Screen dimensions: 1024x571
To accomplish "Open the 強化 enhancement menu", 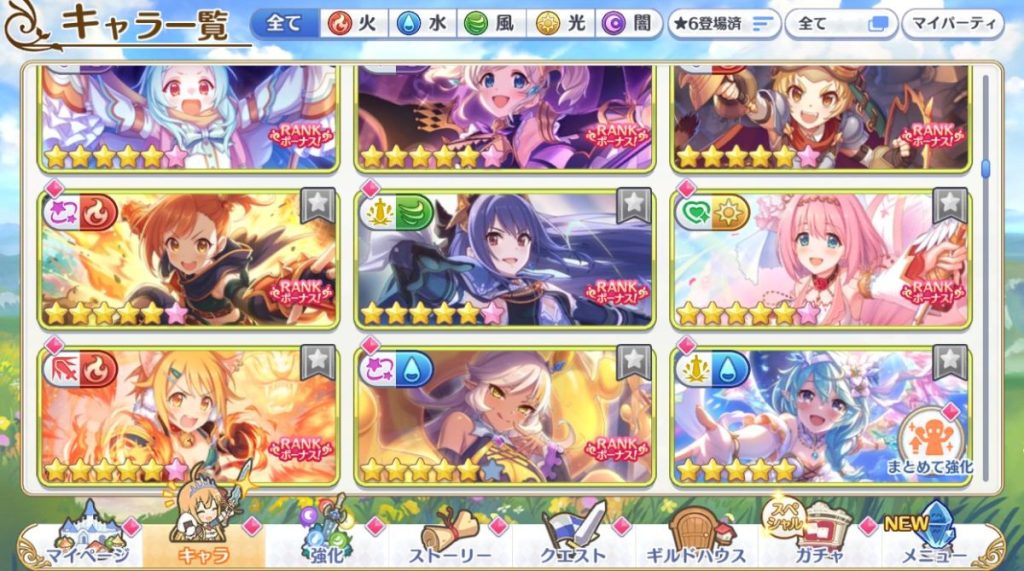I will pyautogui.click(x=325, y=541).
